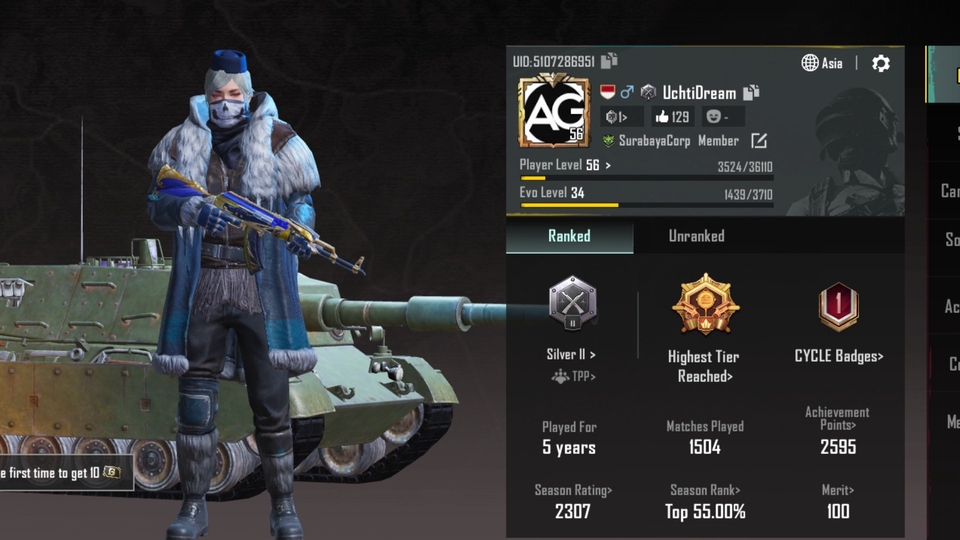Copy the UchtiDream nickname
This screenshot has width=960, height=540.
tap(752, 92)
